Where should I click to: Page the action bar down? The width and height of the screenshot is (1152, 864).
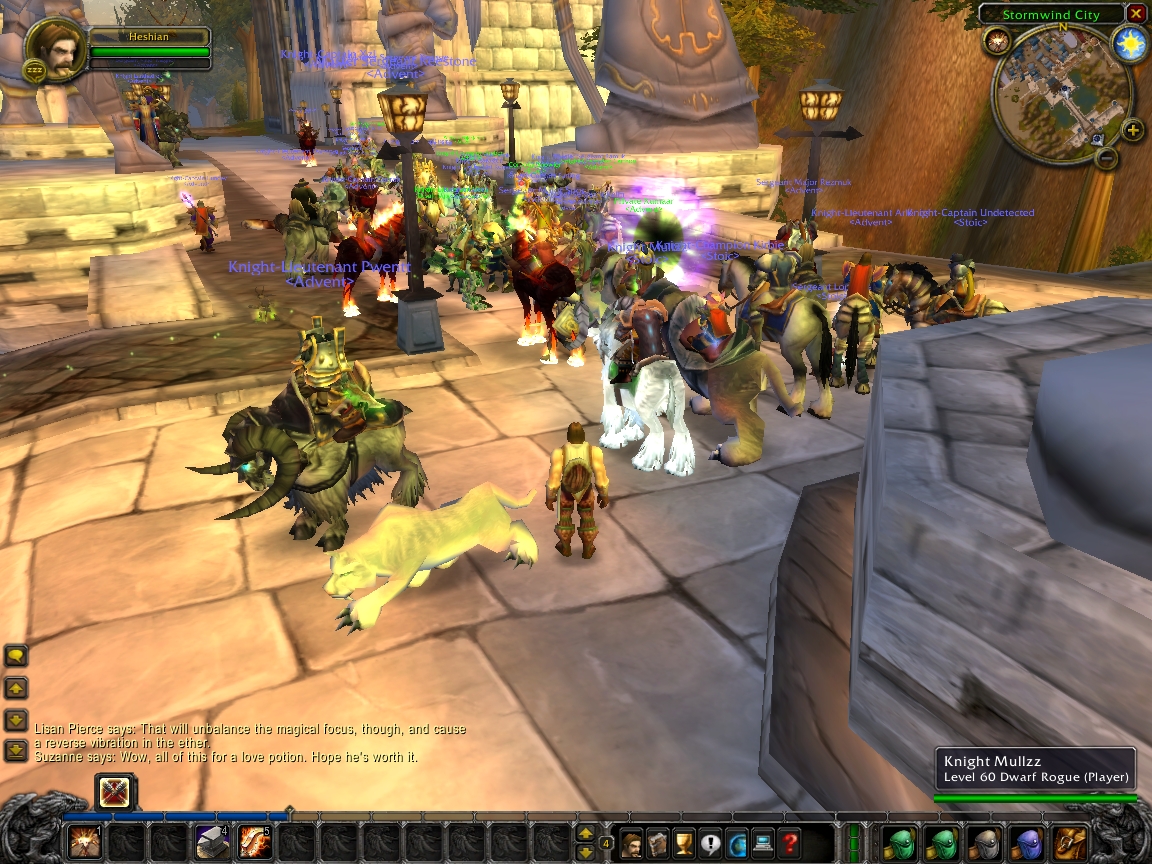pos(586,851)
